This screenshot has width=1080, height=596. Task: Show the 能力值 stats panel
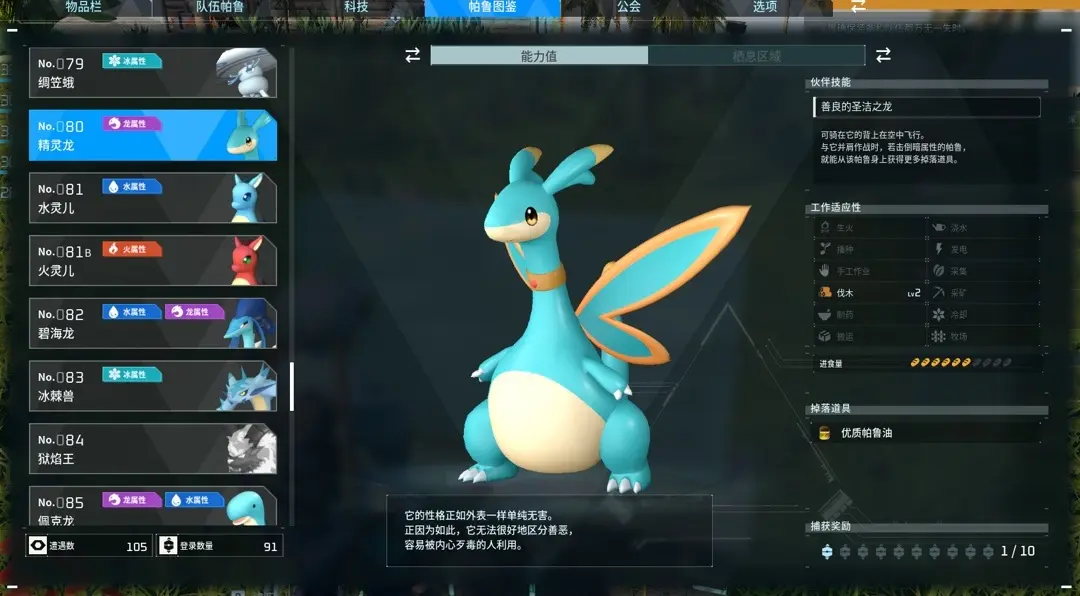[x=539, y=56]
